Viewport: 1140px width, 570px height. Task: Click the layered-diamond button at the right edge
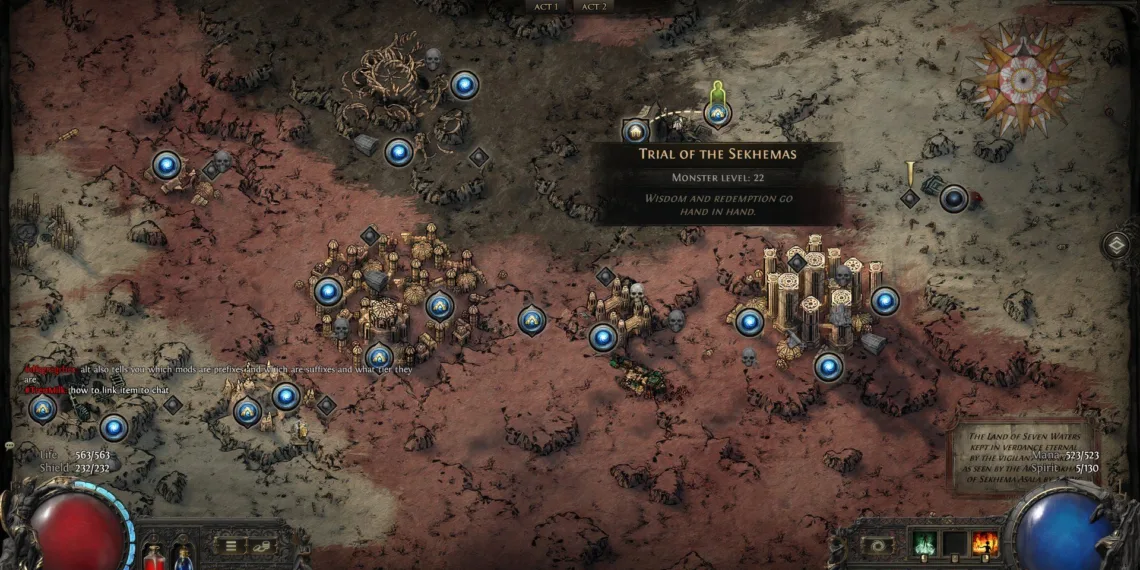1117,245
